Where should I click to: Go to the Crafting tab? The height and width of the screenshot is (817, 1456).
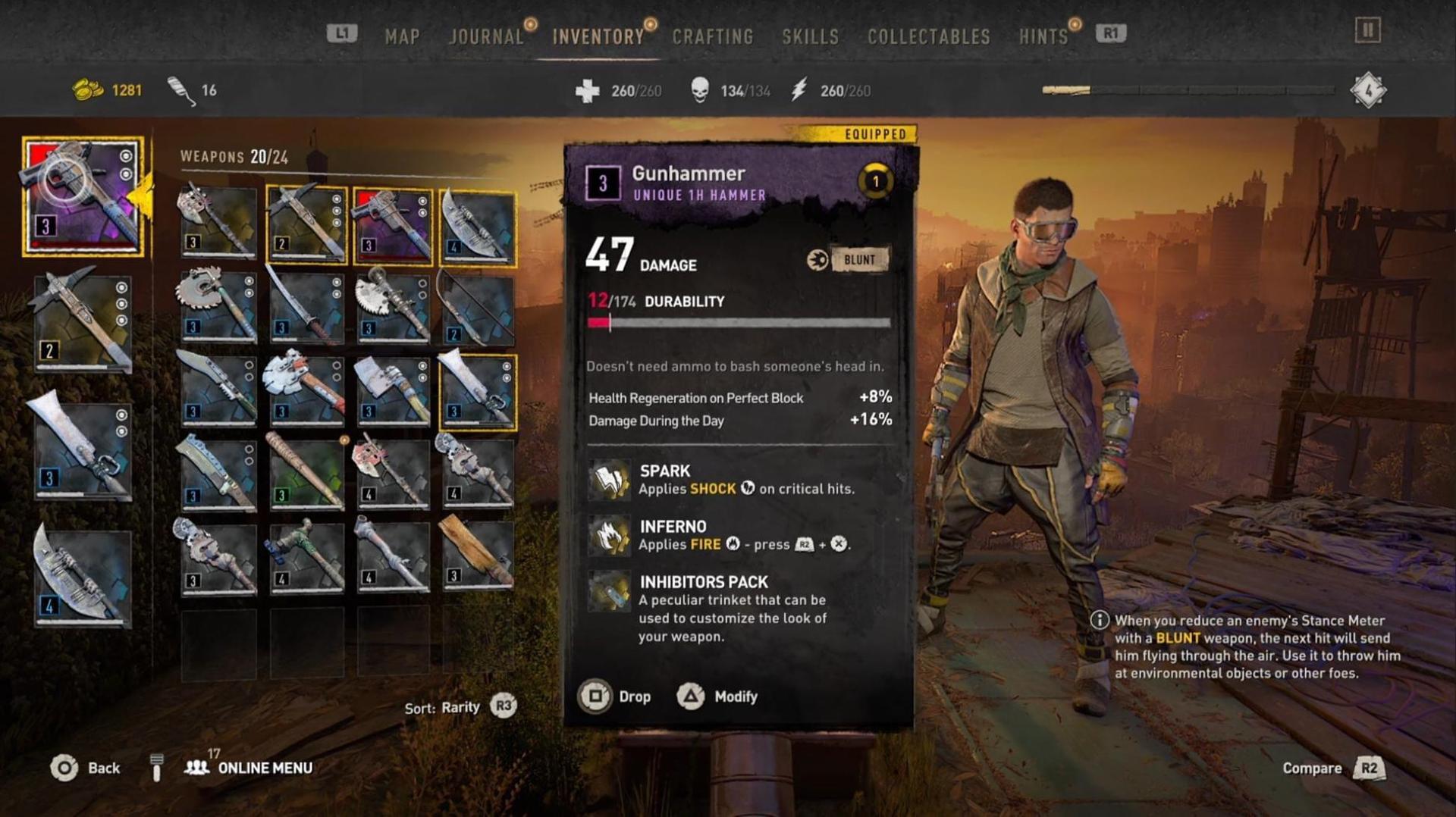(x=712, y=36)
